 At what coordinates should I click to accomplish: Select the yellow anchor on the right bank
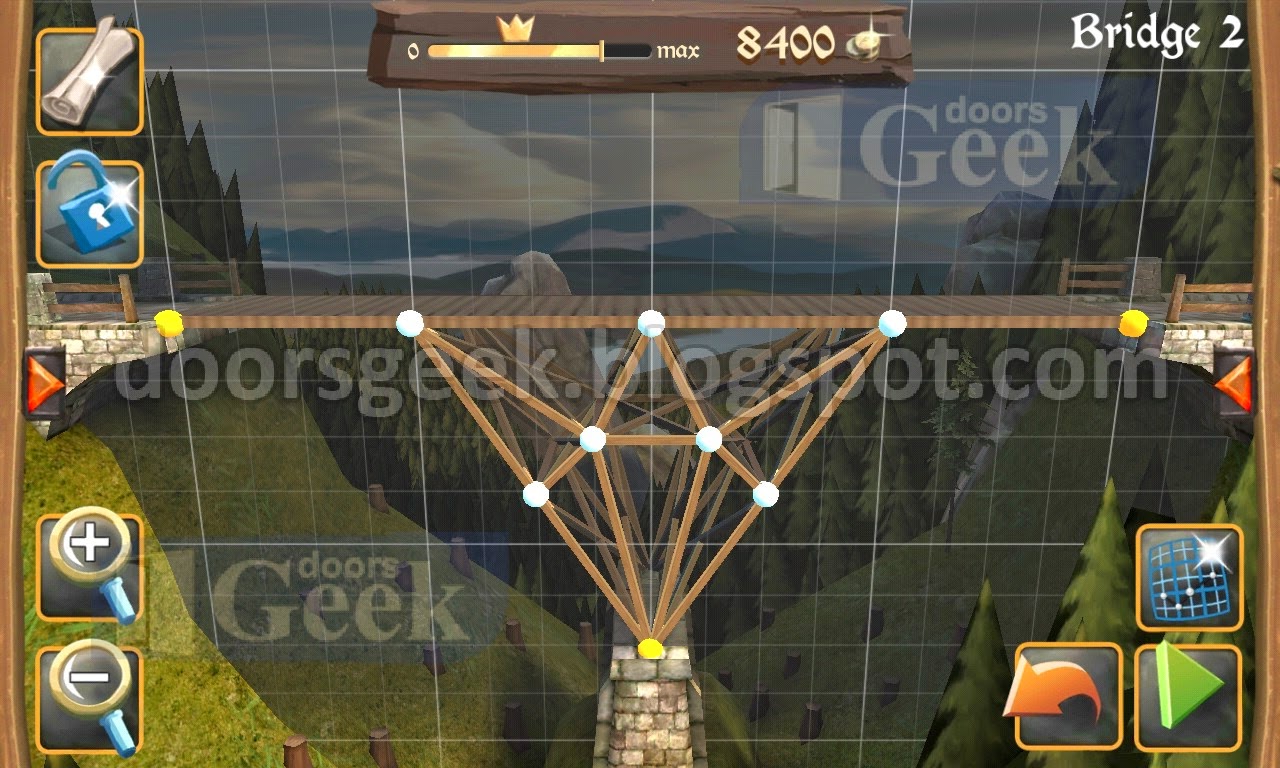coord(1135,322)
